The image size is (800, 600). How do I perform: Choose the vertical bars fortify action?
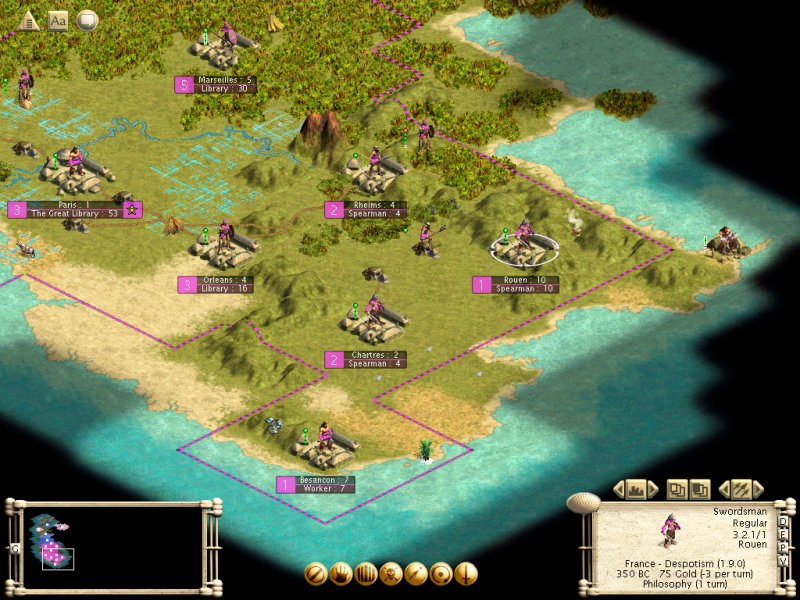[366, 574]
